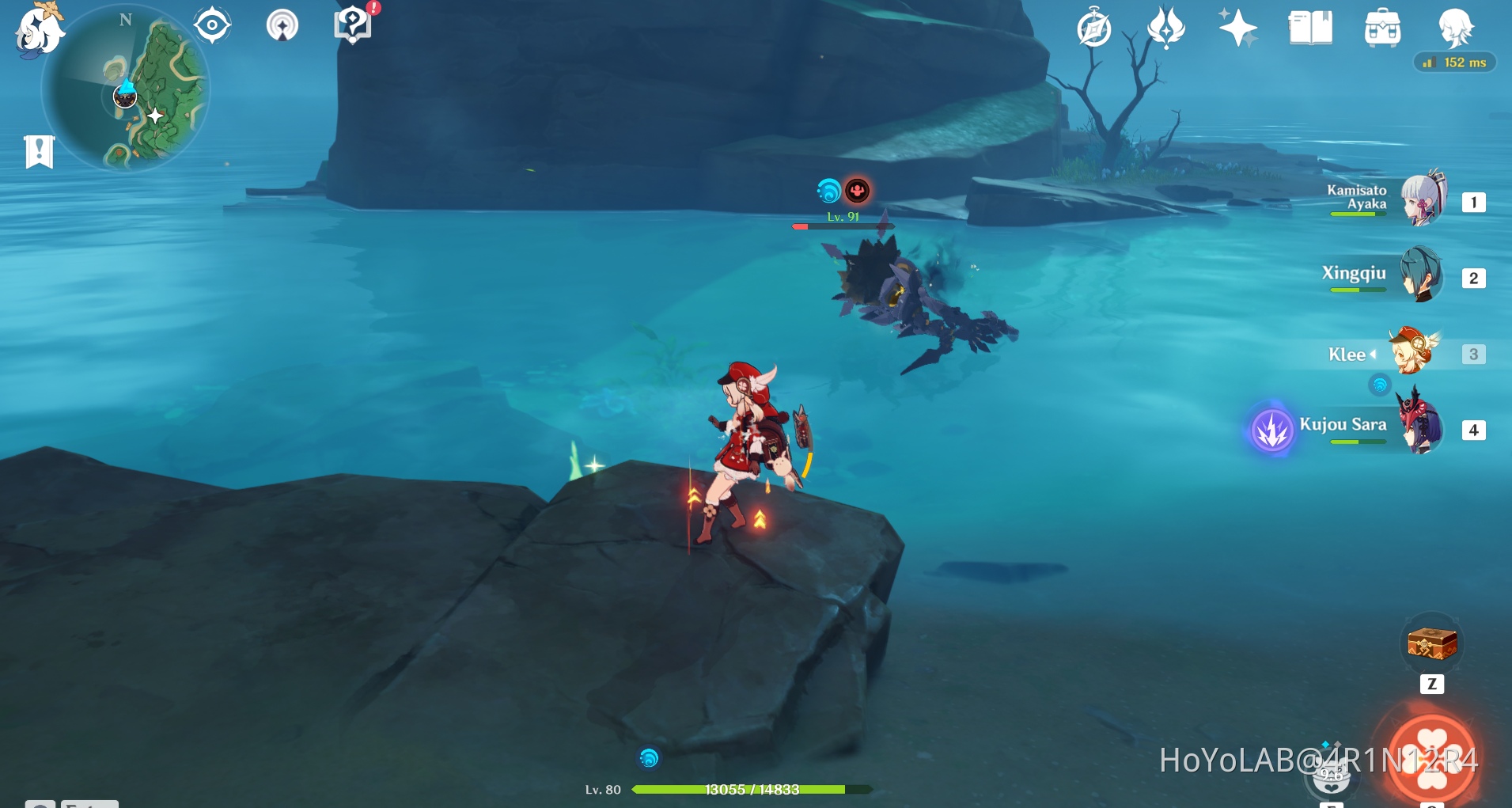Viewport: 1512px width, 808px height.
Task: Click the Lv. 91 enemy health bar
Action: [842, 226]
